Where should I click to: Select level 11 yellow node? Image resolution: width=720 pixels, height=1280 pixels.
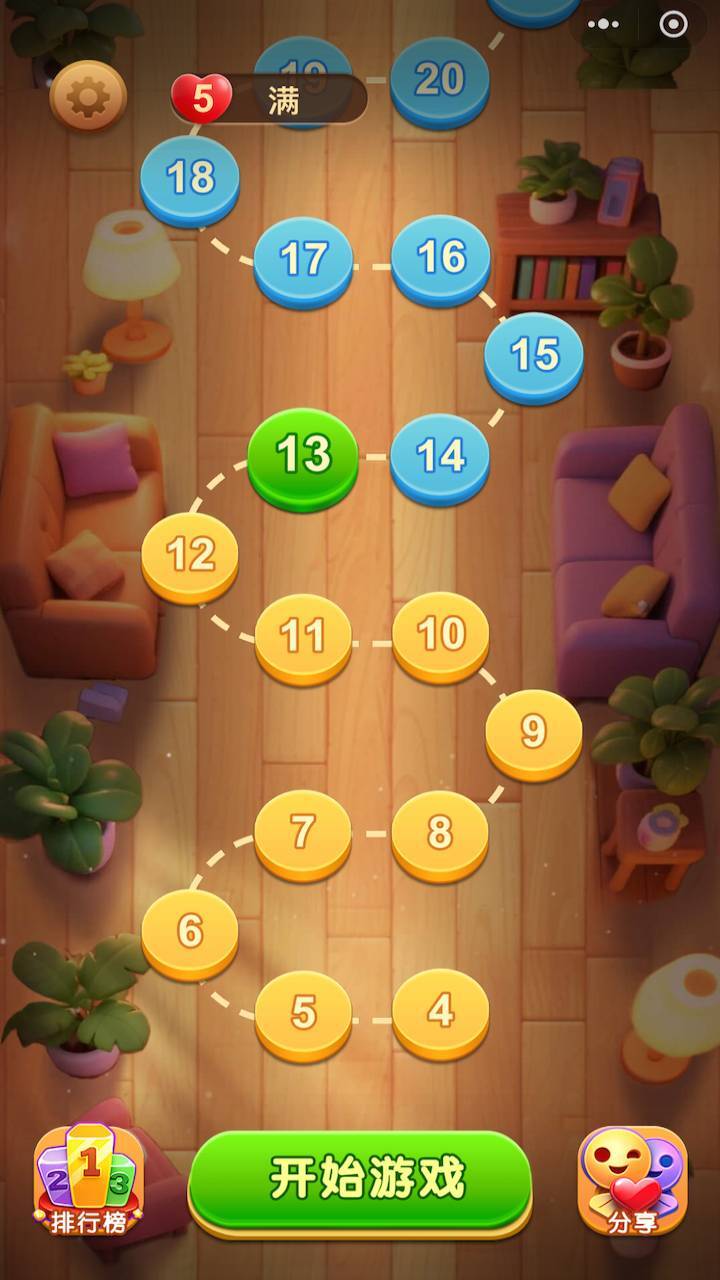pos(303,636)
